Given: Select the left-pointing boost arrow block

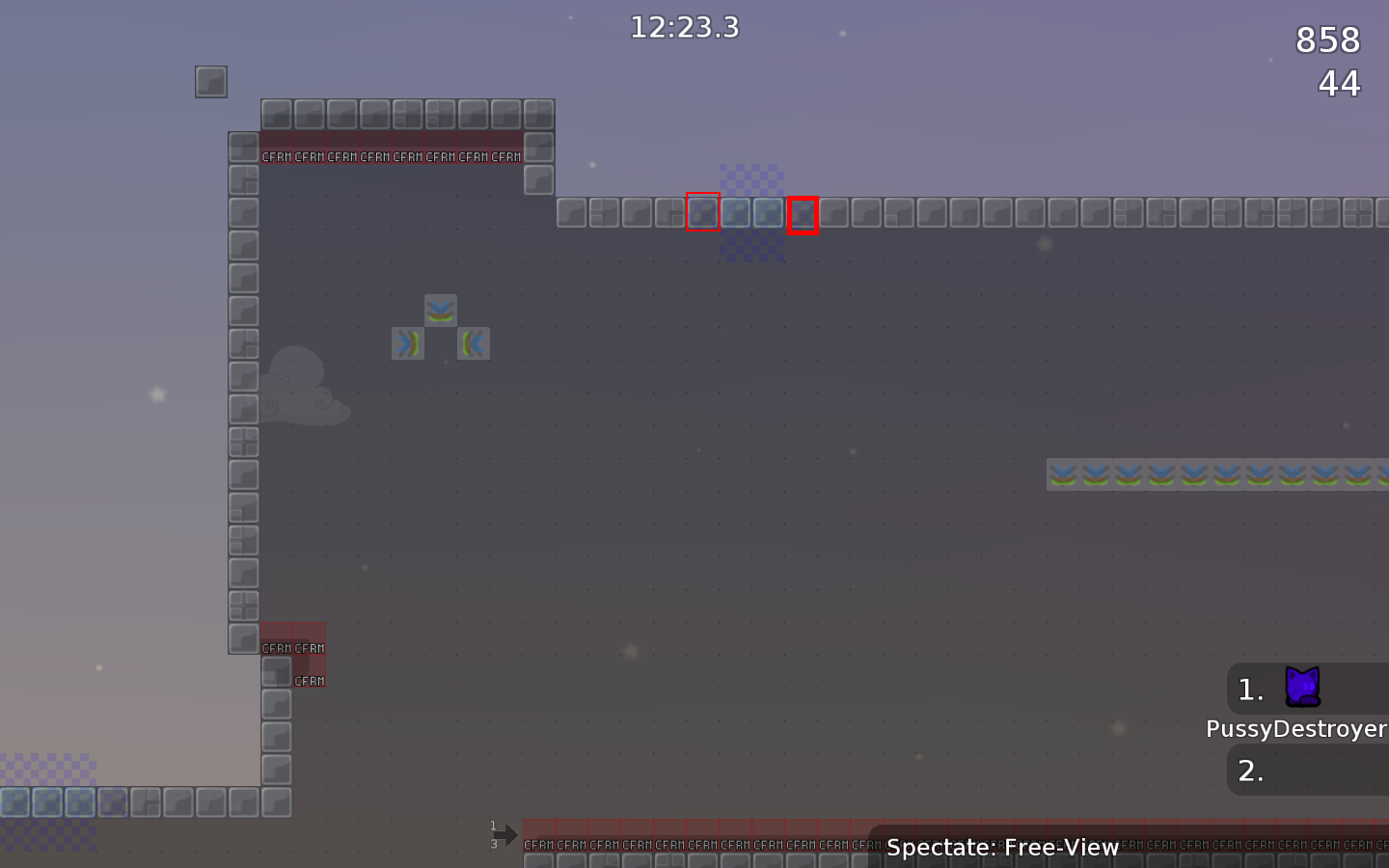Looking at the screenshot, I should [x=473, y=342].
